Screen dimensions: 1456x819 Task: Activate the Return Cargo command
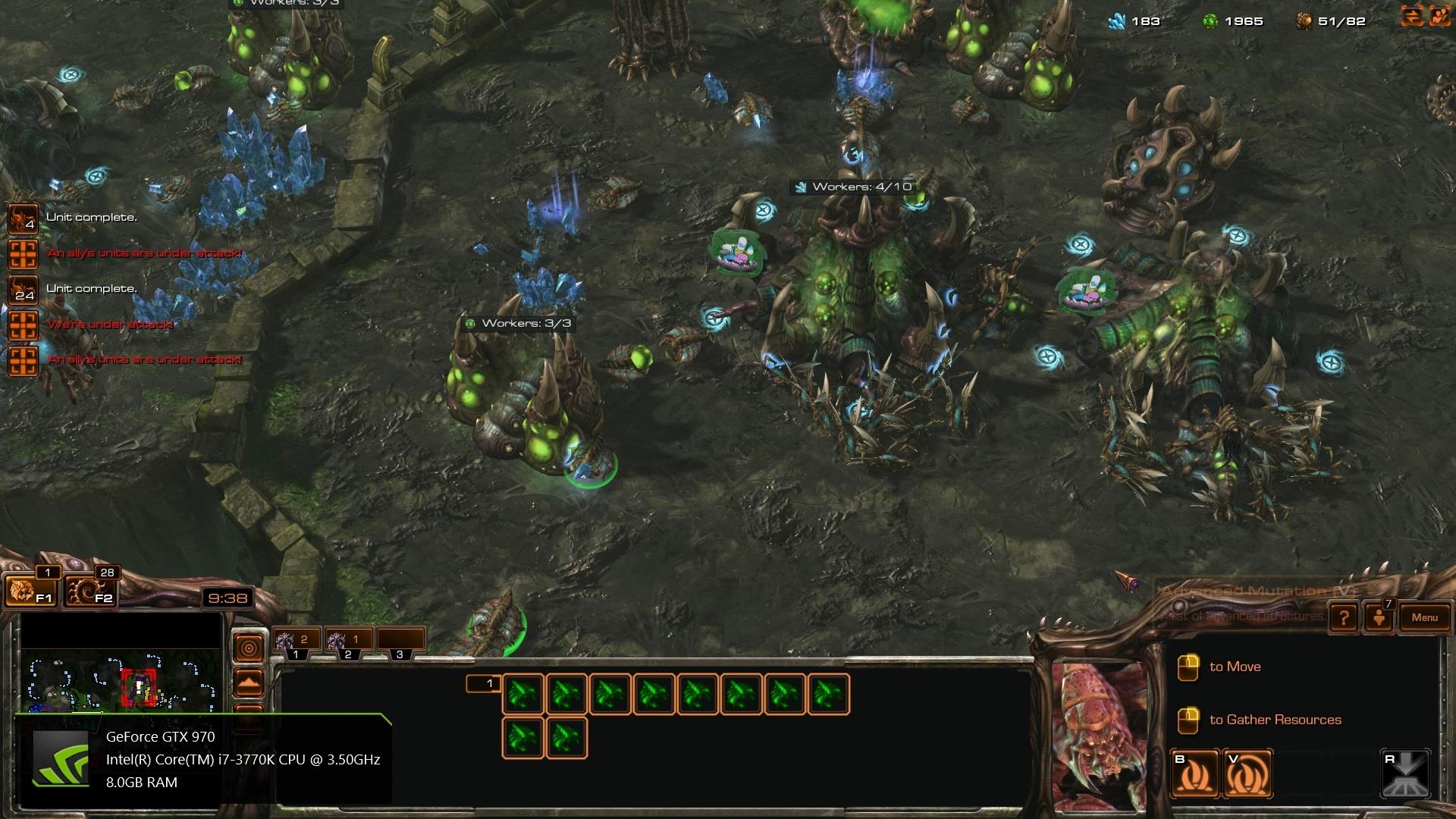[1405, 774]
